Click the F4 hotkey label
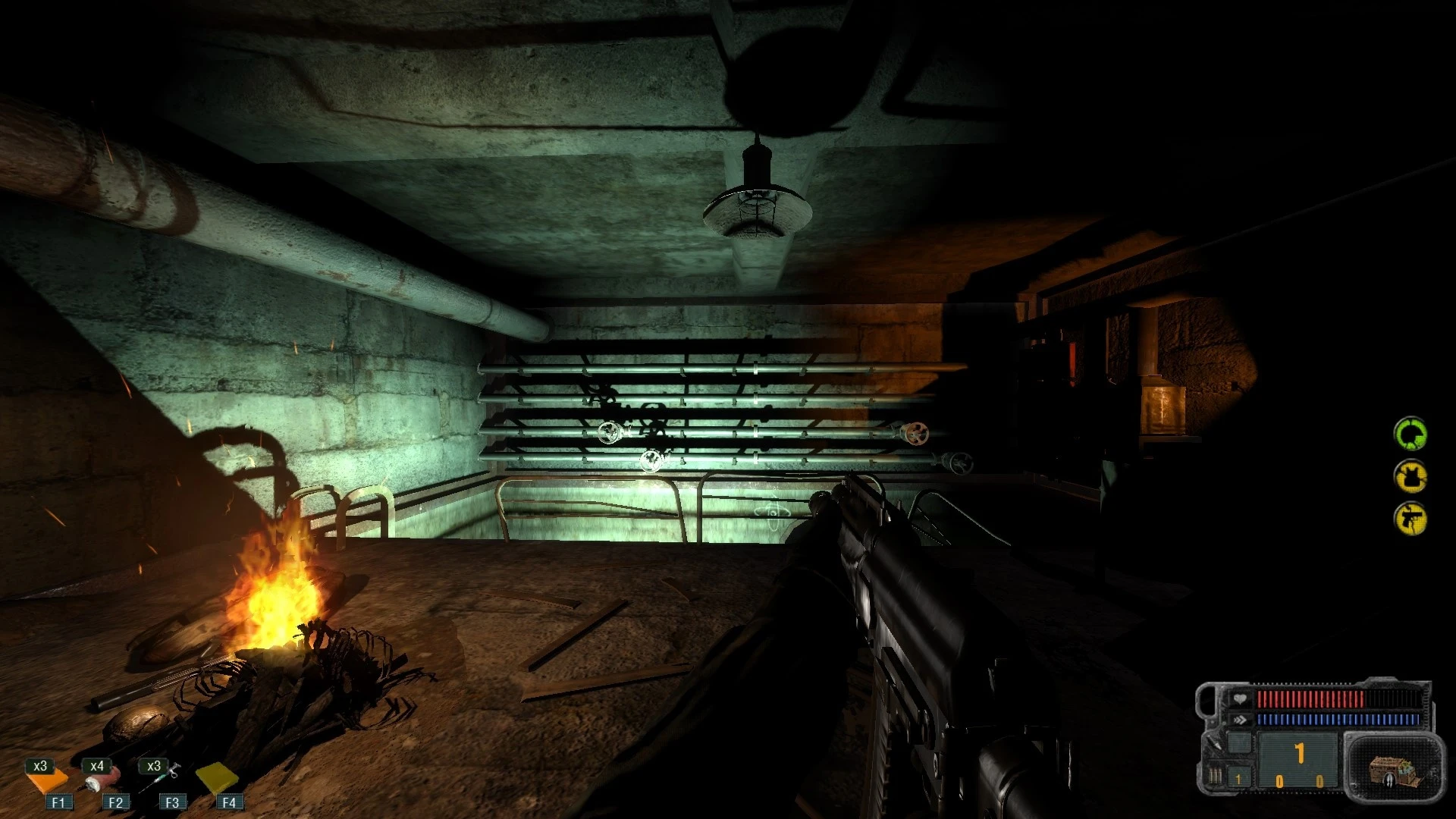 point(230,802)
